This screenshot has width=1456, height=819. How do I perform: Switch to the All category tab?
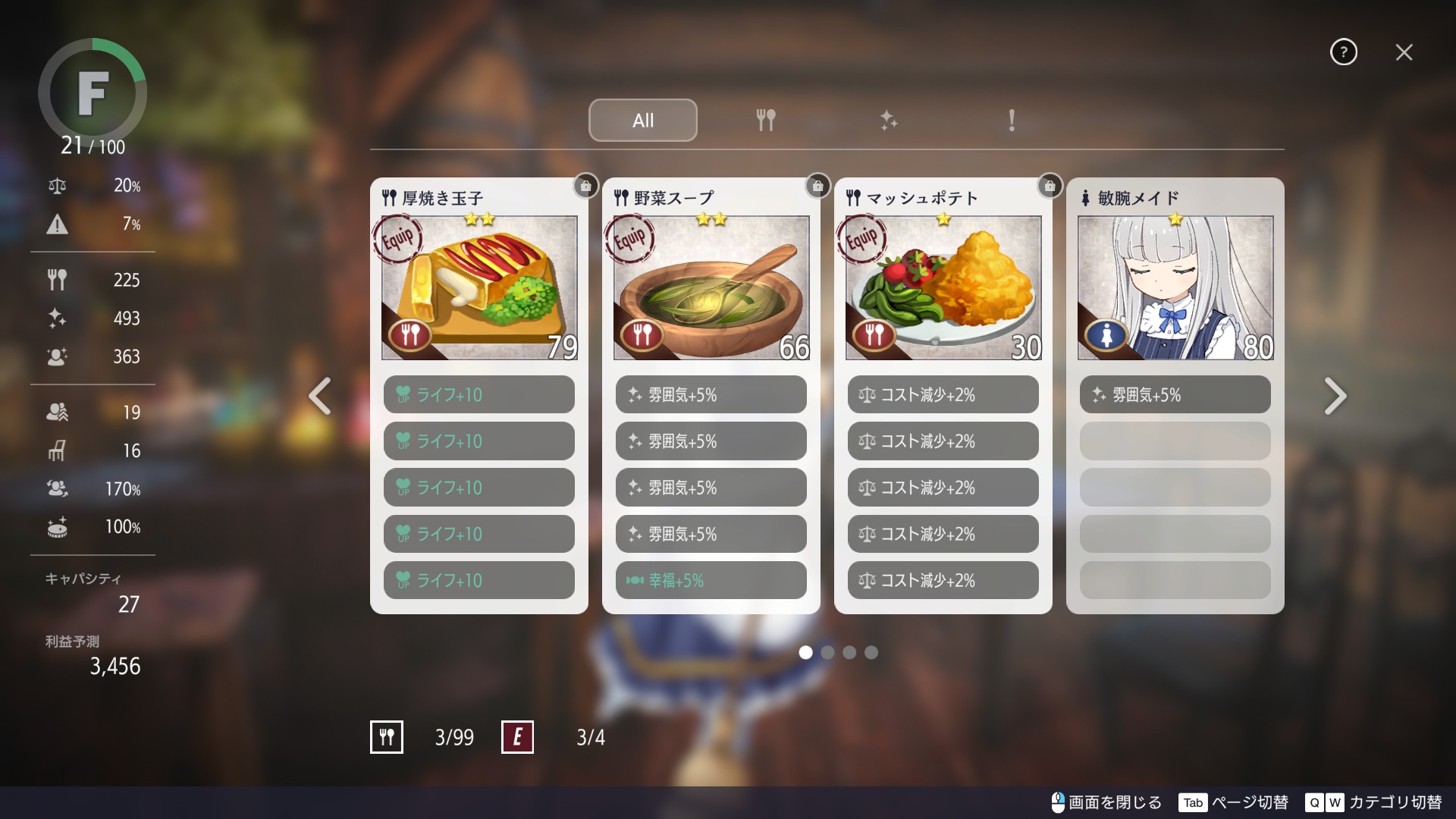tap(642, 120)
